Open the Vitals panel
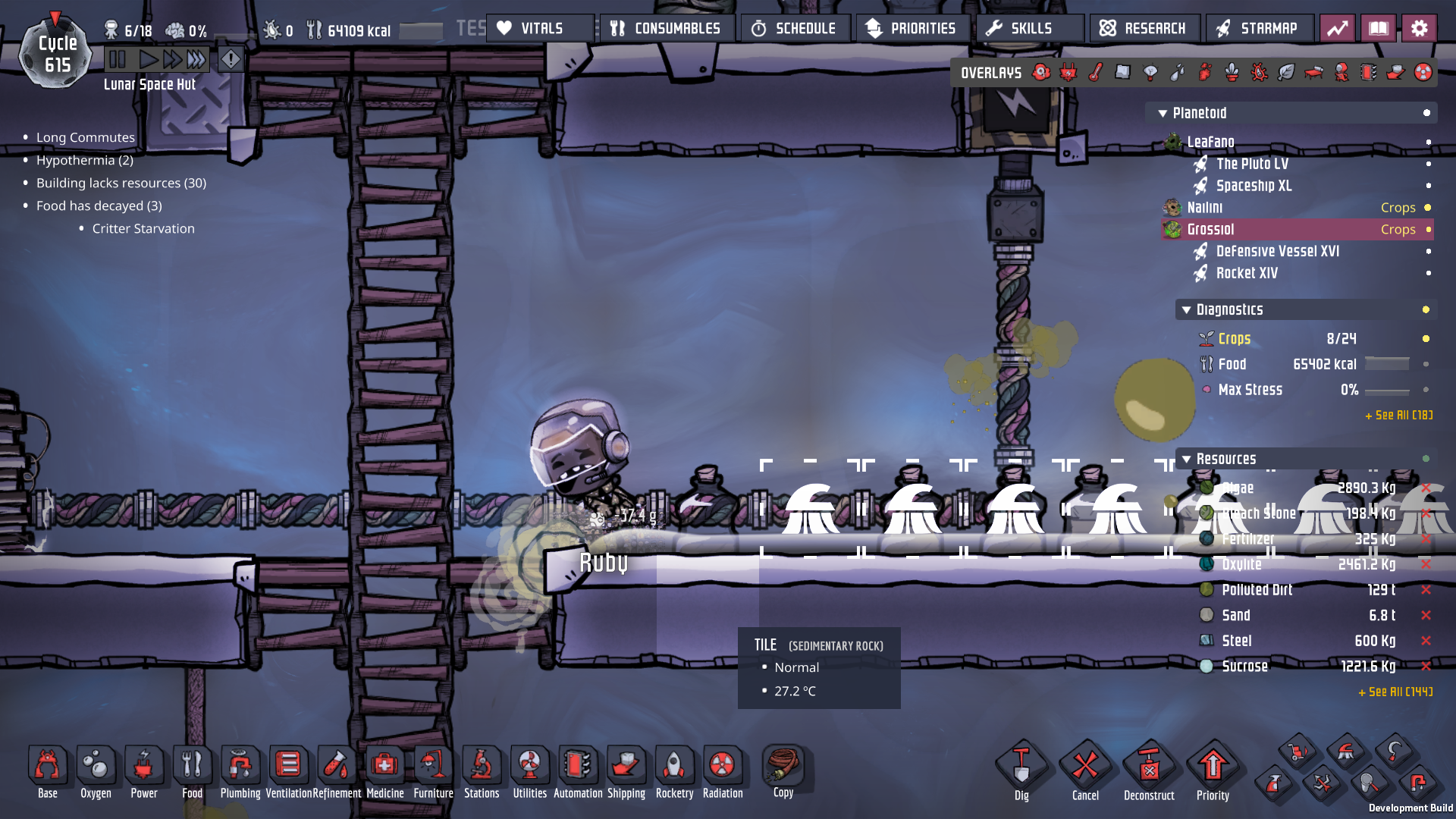 pyautogui.click(x=540, y=29)
